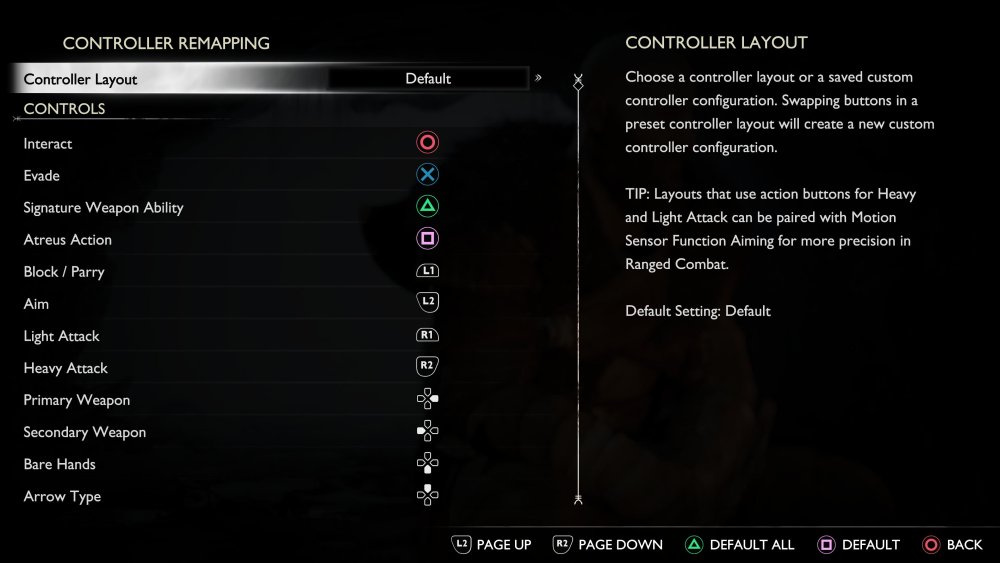Cycle Controller Layout with the right arrow

point(539,78)
